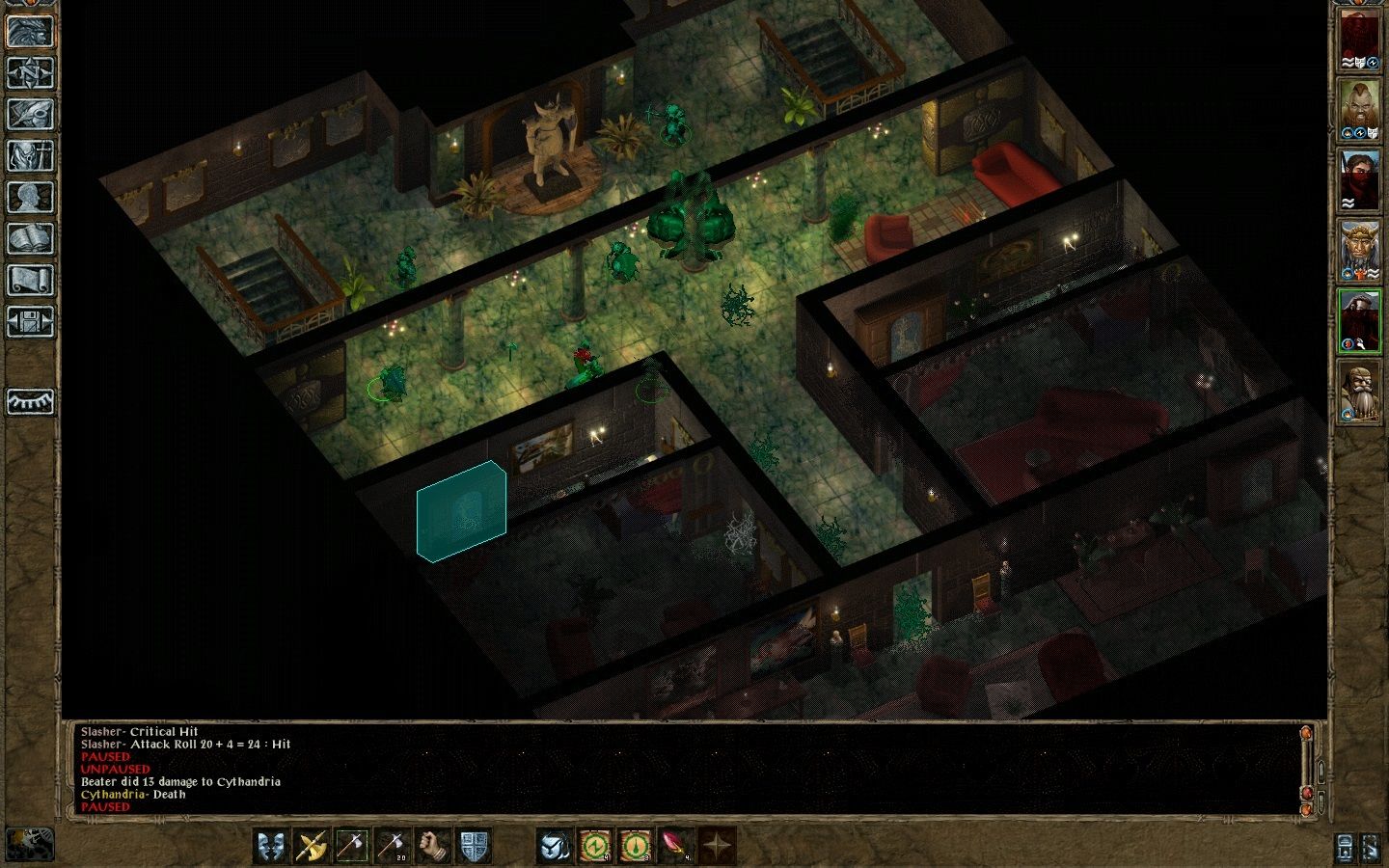Viewport: 1389px width, 868px height.
Task: Select the shield guard action button
Action: (x=473, y=846)
